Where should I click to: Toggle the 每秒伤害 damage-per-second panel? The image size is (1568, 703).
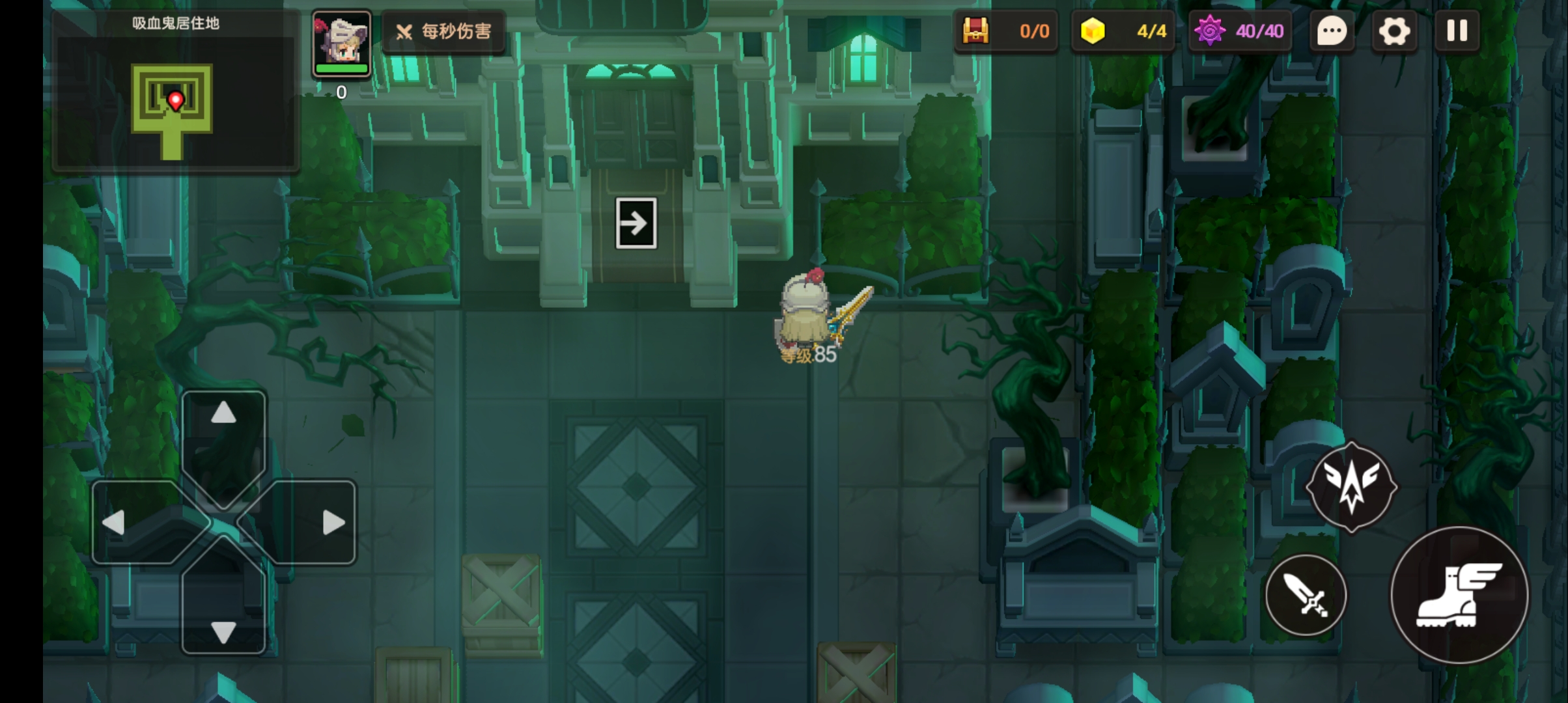pos(444,31)
